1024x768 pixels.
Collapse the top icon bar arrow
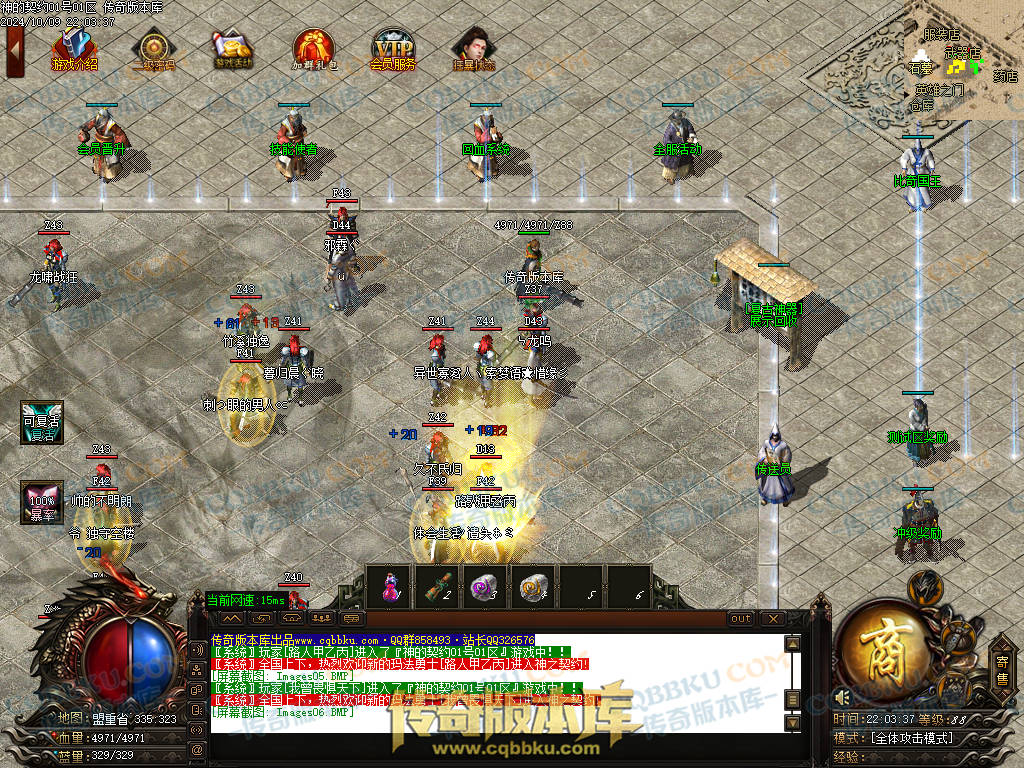point(14,50)
